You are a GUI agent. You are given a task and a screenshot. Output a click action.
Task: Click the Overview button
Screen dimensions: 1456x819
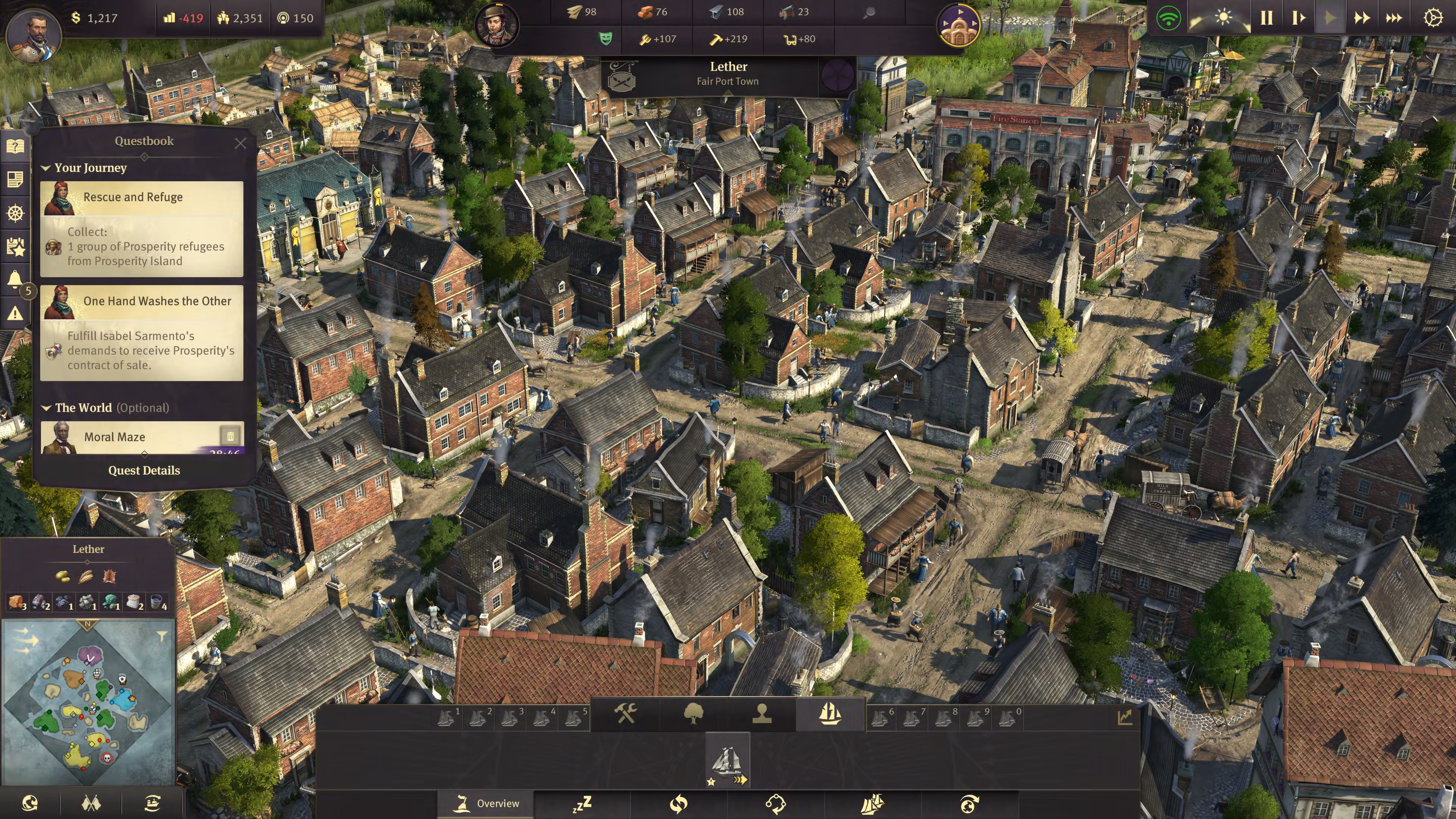click(x=486, y=803)
